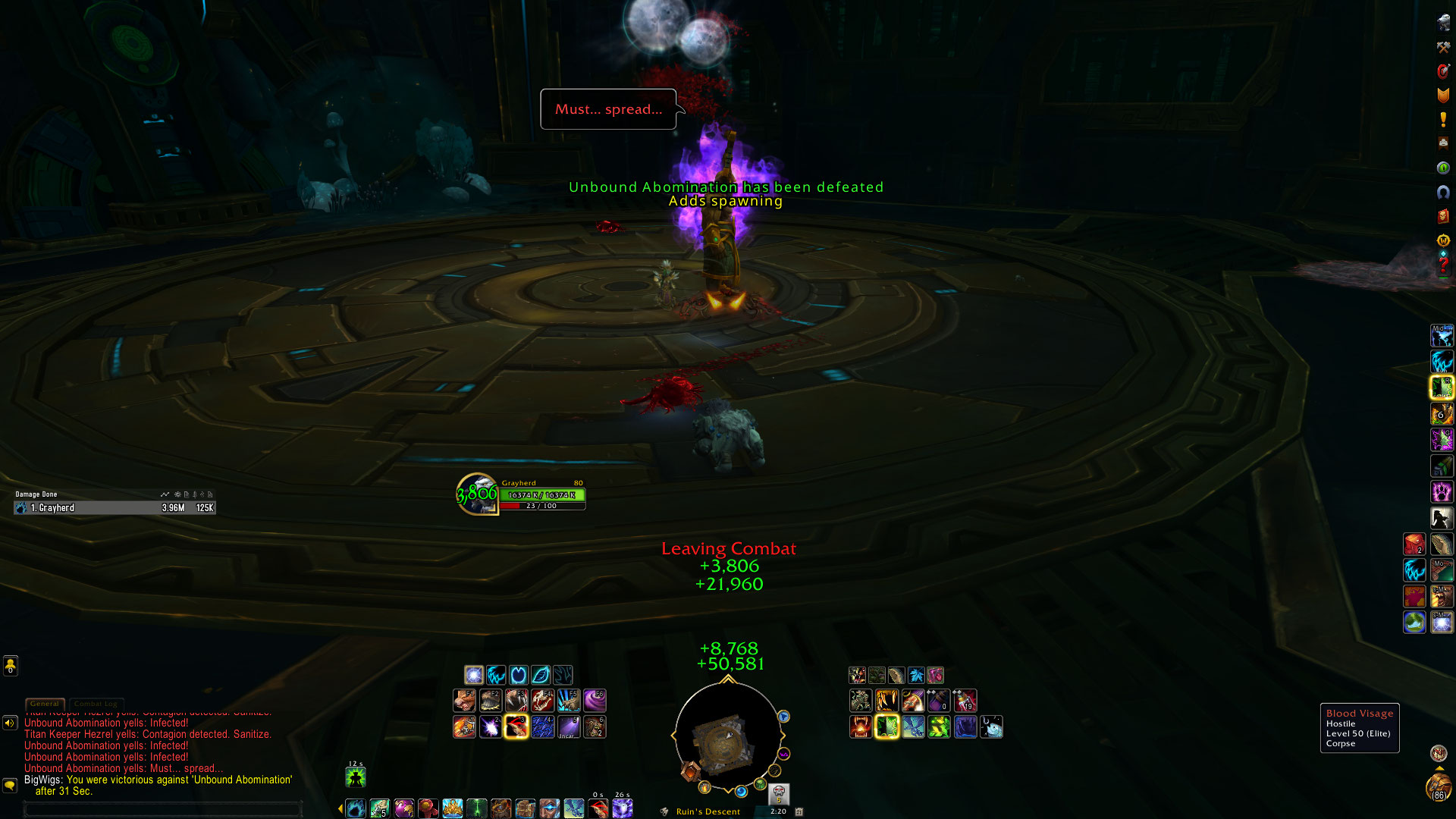Use the red backpack item with count 2
The height and width of the screenshot is (819, 1456).
pyautogui.click(x=1414, y=544)
